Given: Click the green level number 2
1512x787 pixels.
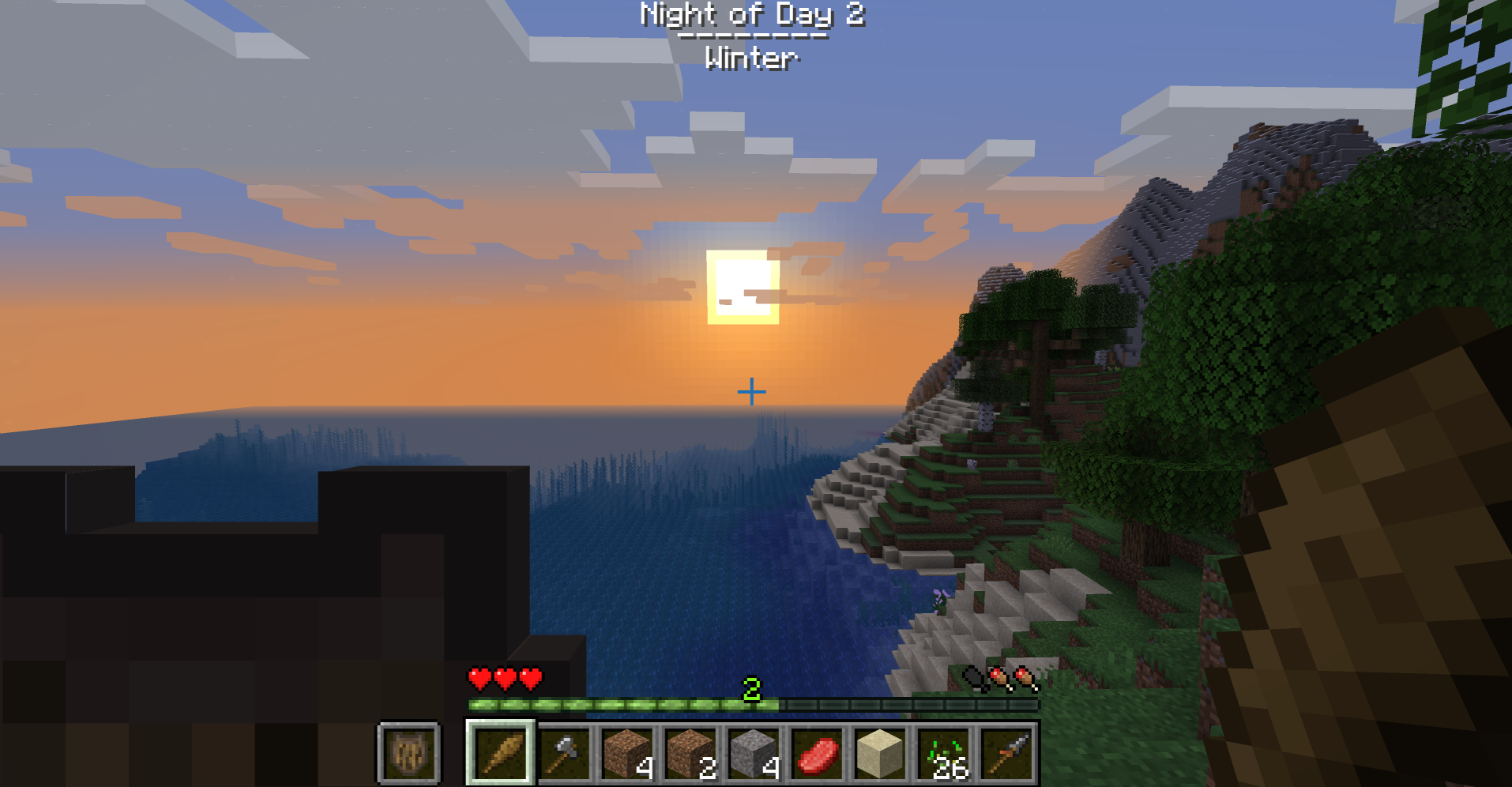Looking at the screenshot, I should (x=753, y=687).
